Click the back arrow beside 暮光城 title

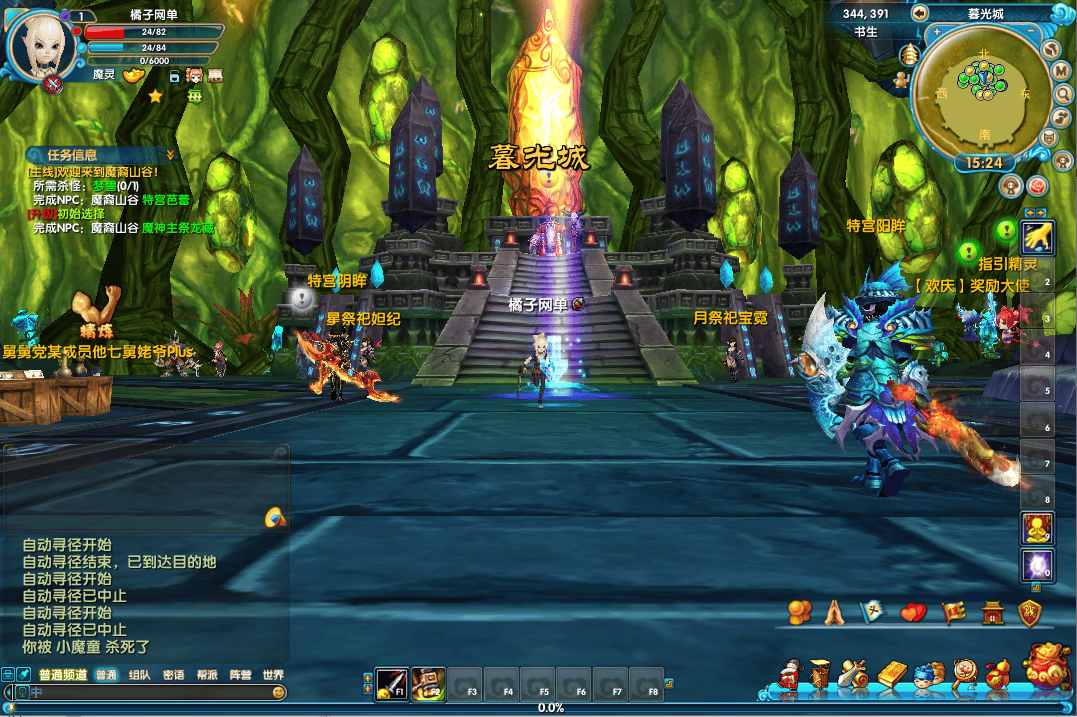coord(919,13)
